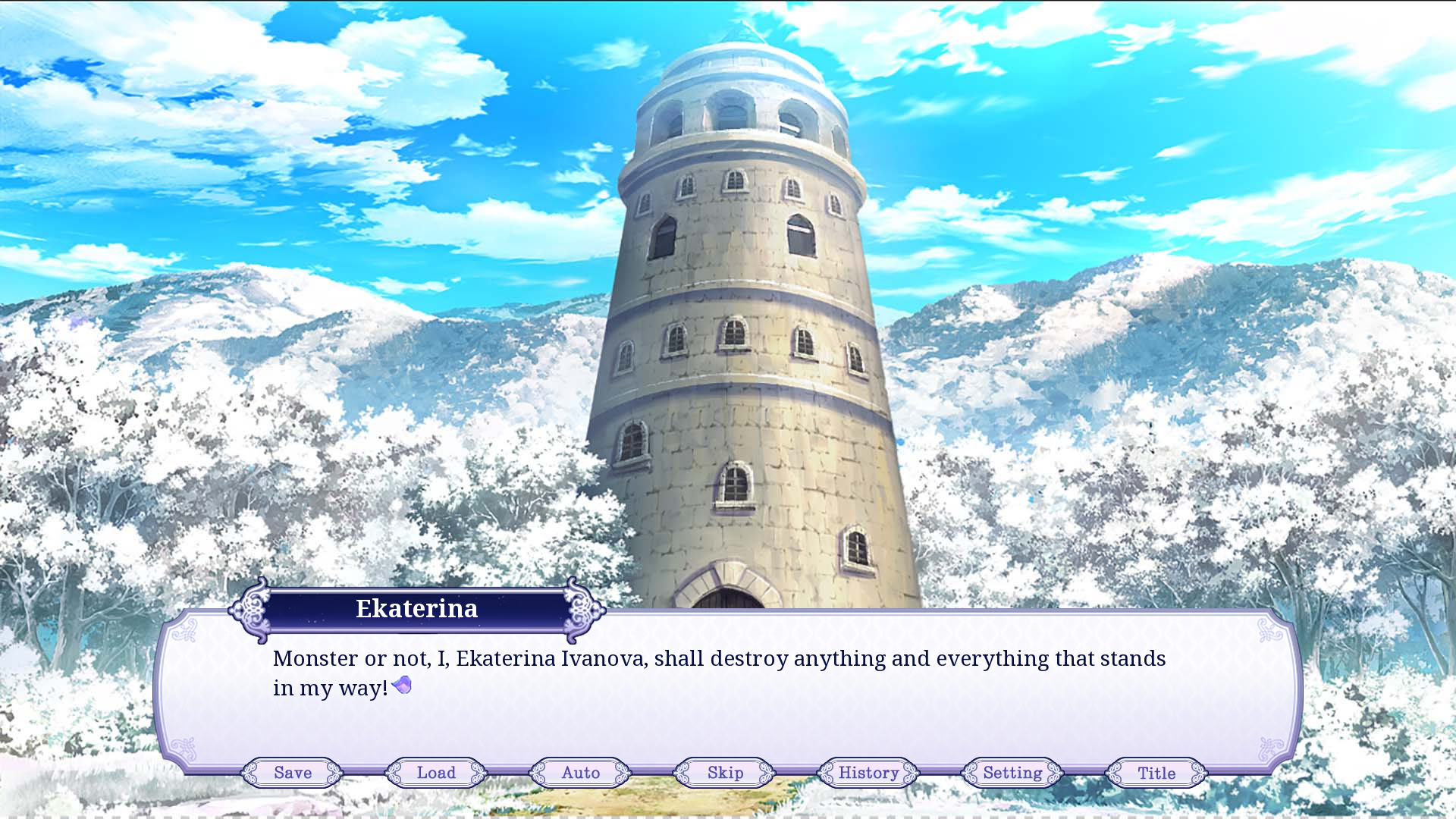Click the right ornament on Ekaterina's name banner
Viewport: 1456px width, 819px height.
(582, 609)
